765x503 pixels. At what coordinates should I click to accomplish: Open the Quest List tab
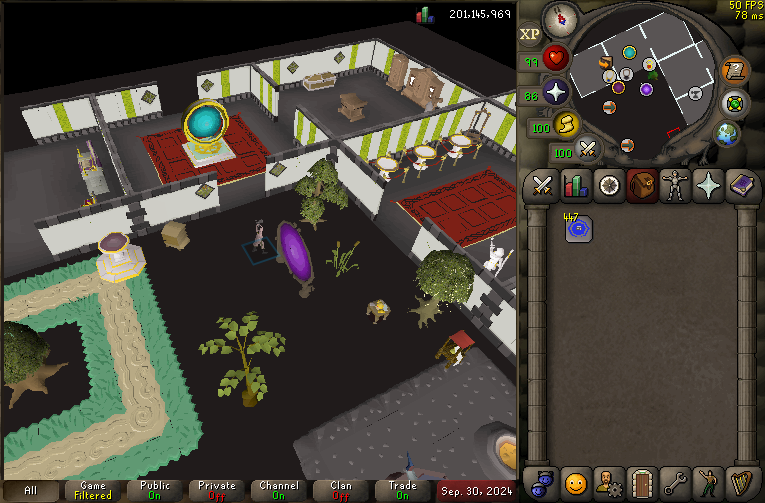point(608,185)
